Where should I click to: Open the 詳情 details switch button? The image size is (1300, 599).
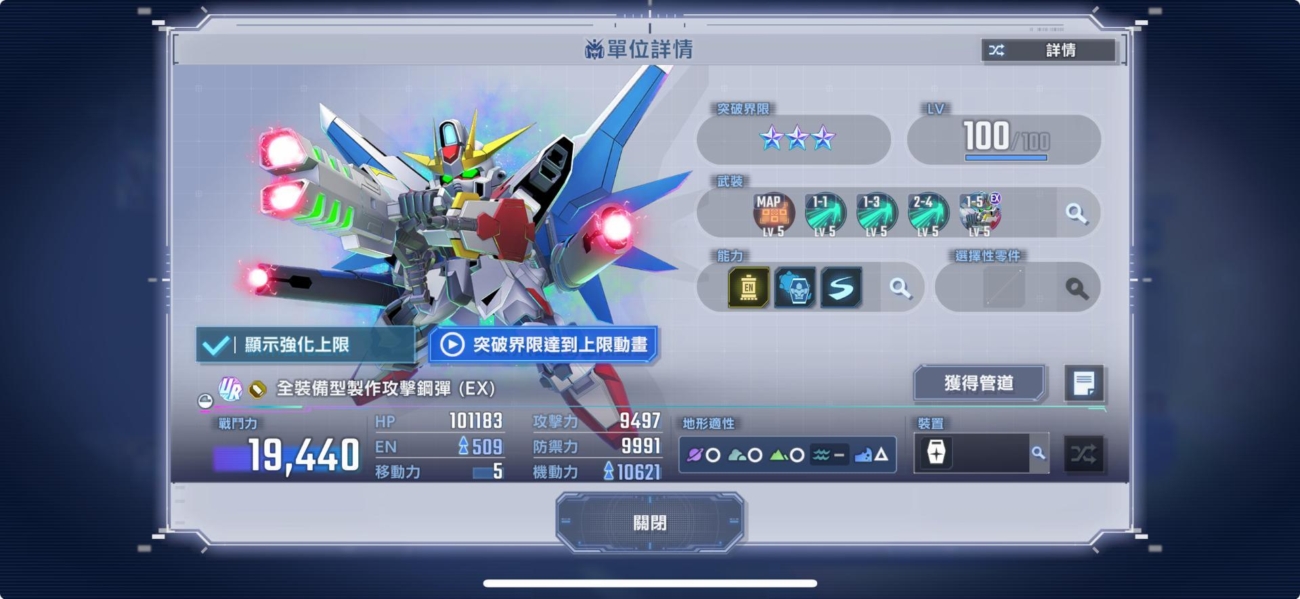pos(1048,50)
